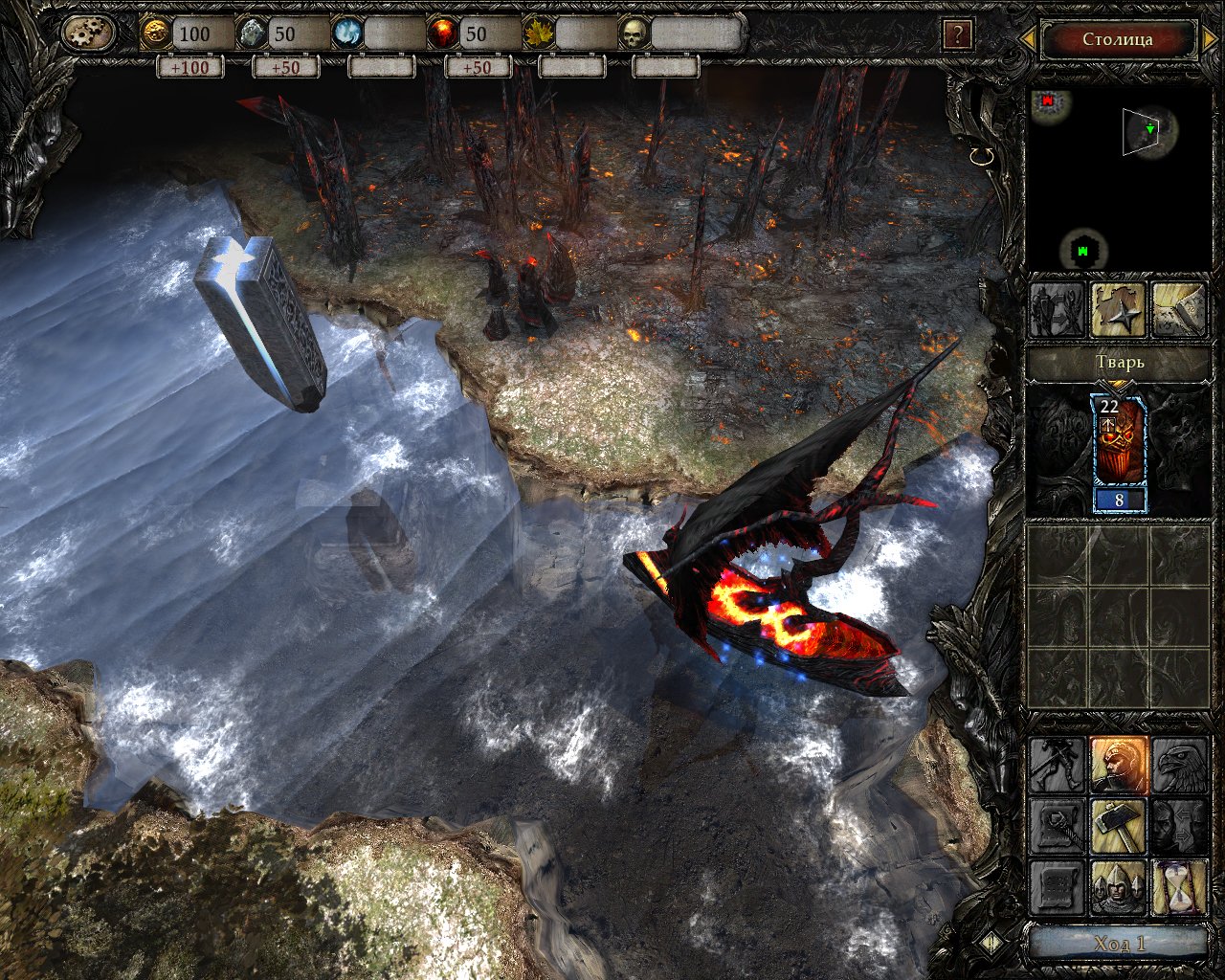End turn with the hourglass icon
This screenshot has height=980, width=1225.
(x=1179, y=887)
